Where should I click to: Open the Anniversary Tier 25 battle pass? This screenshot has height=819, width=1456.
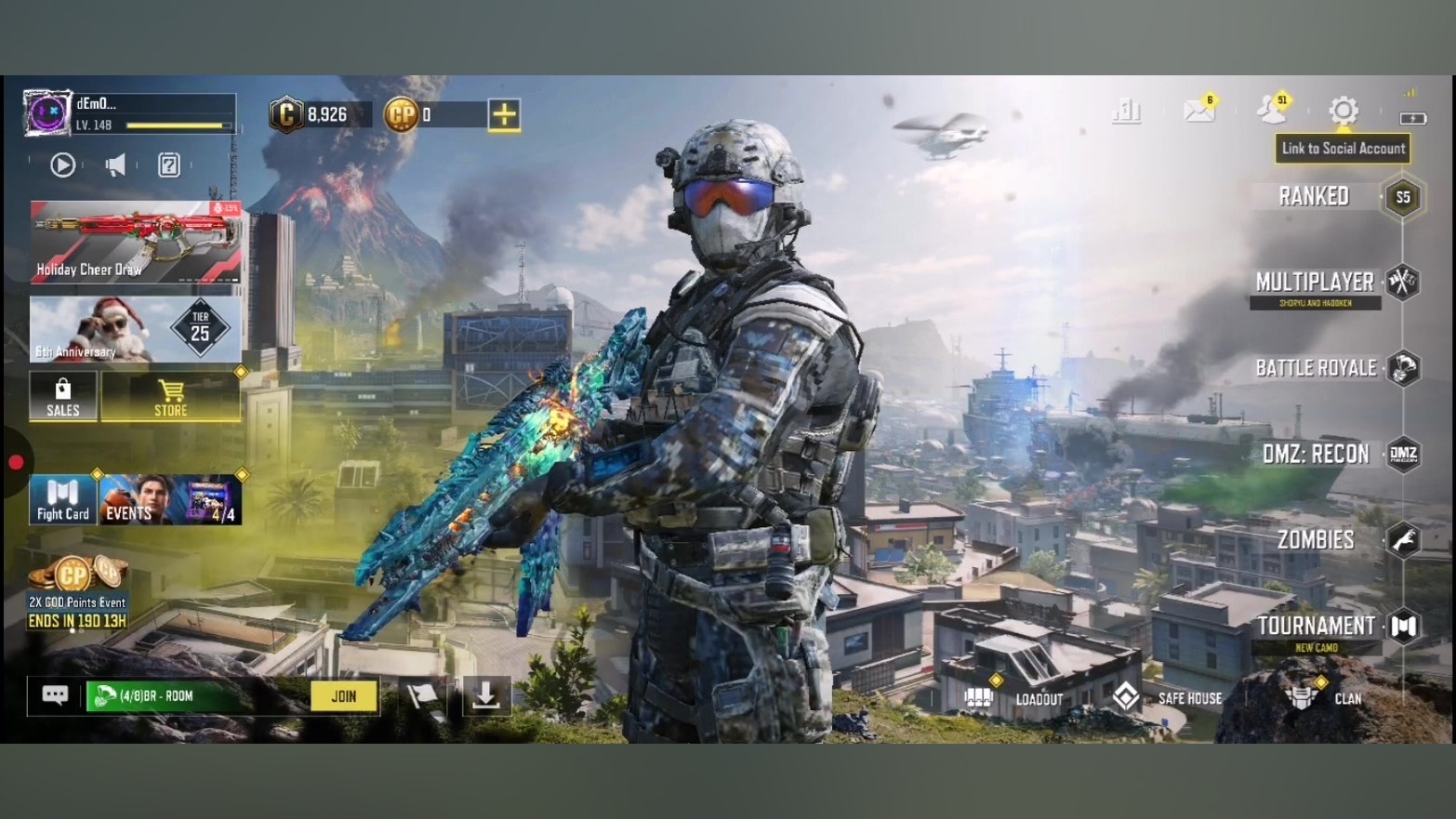click(x=136, y=329)
